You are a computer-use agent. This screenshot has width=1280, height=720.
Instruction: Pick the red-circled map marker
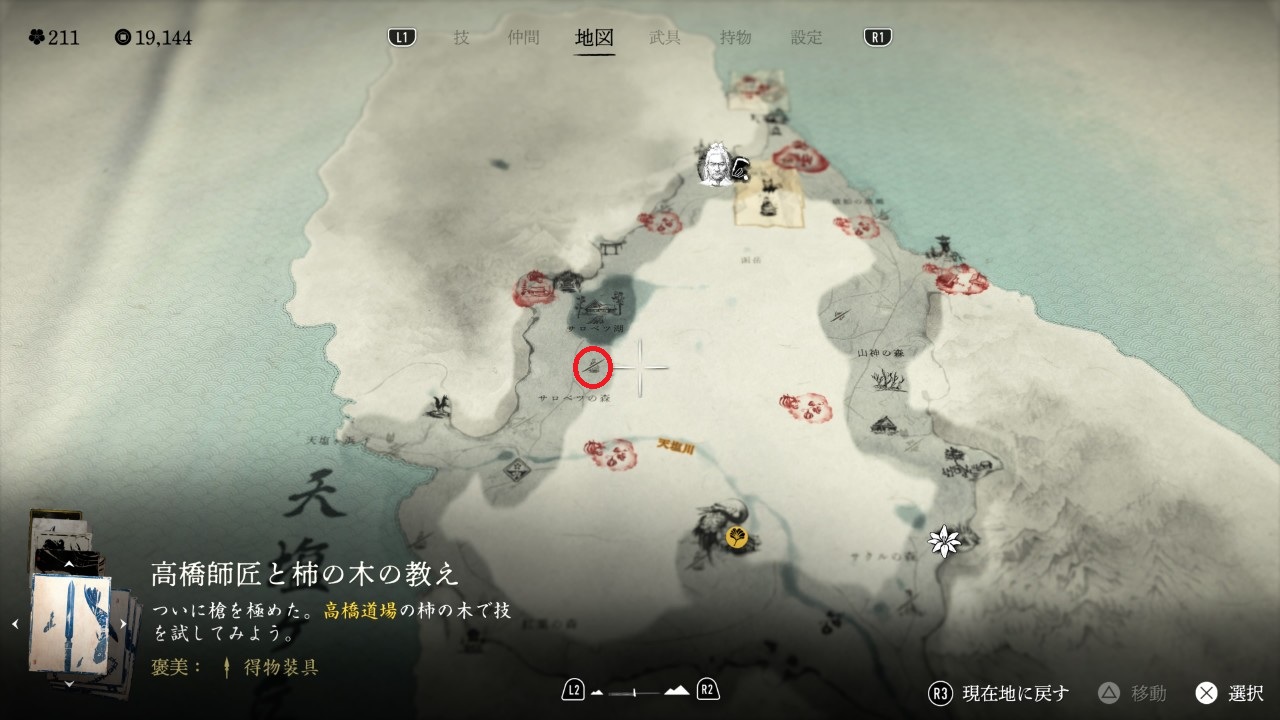pyautogui.click(x=593, y=368)
